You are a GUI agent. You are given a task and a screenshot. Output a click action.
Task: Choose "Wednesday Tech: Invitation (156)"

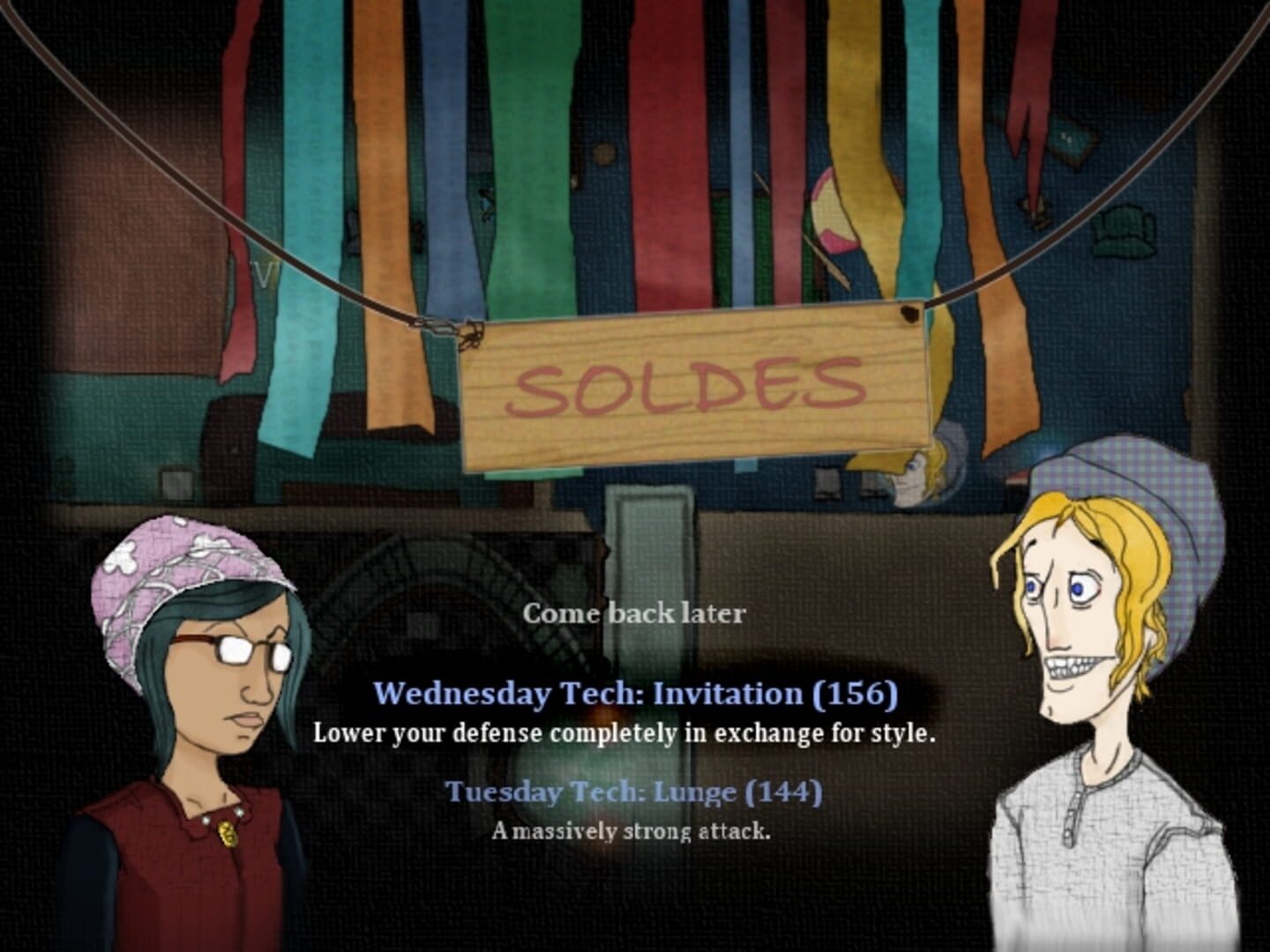[x=637, y=694]
